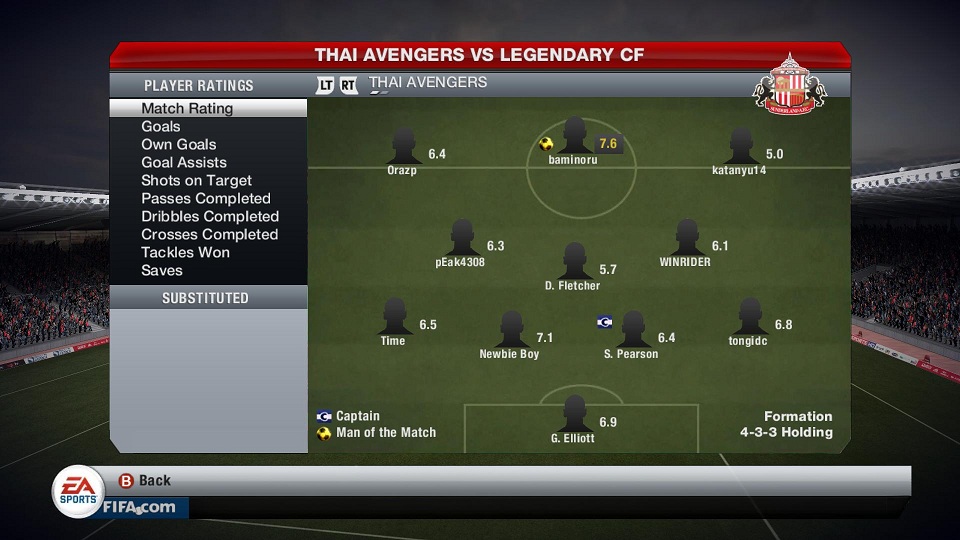The height and width of the screenshot is (540, 960).
Task: Show Crosses Completed stat
Action: [209, 234]
